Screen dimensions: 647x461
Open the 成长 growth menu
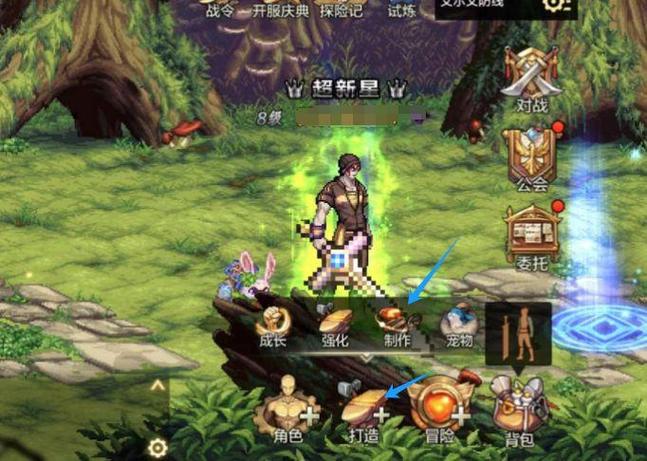click(x=272, y=327)
